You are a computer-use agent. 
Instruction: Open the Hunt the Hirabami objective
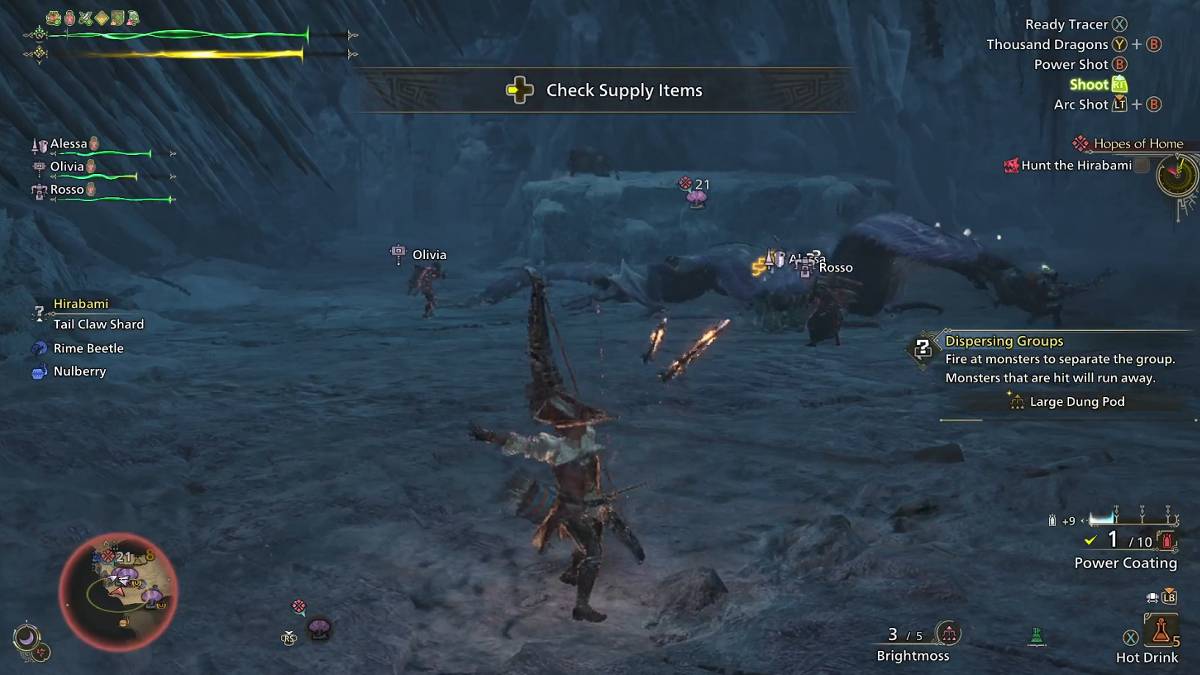(1076, 166)
